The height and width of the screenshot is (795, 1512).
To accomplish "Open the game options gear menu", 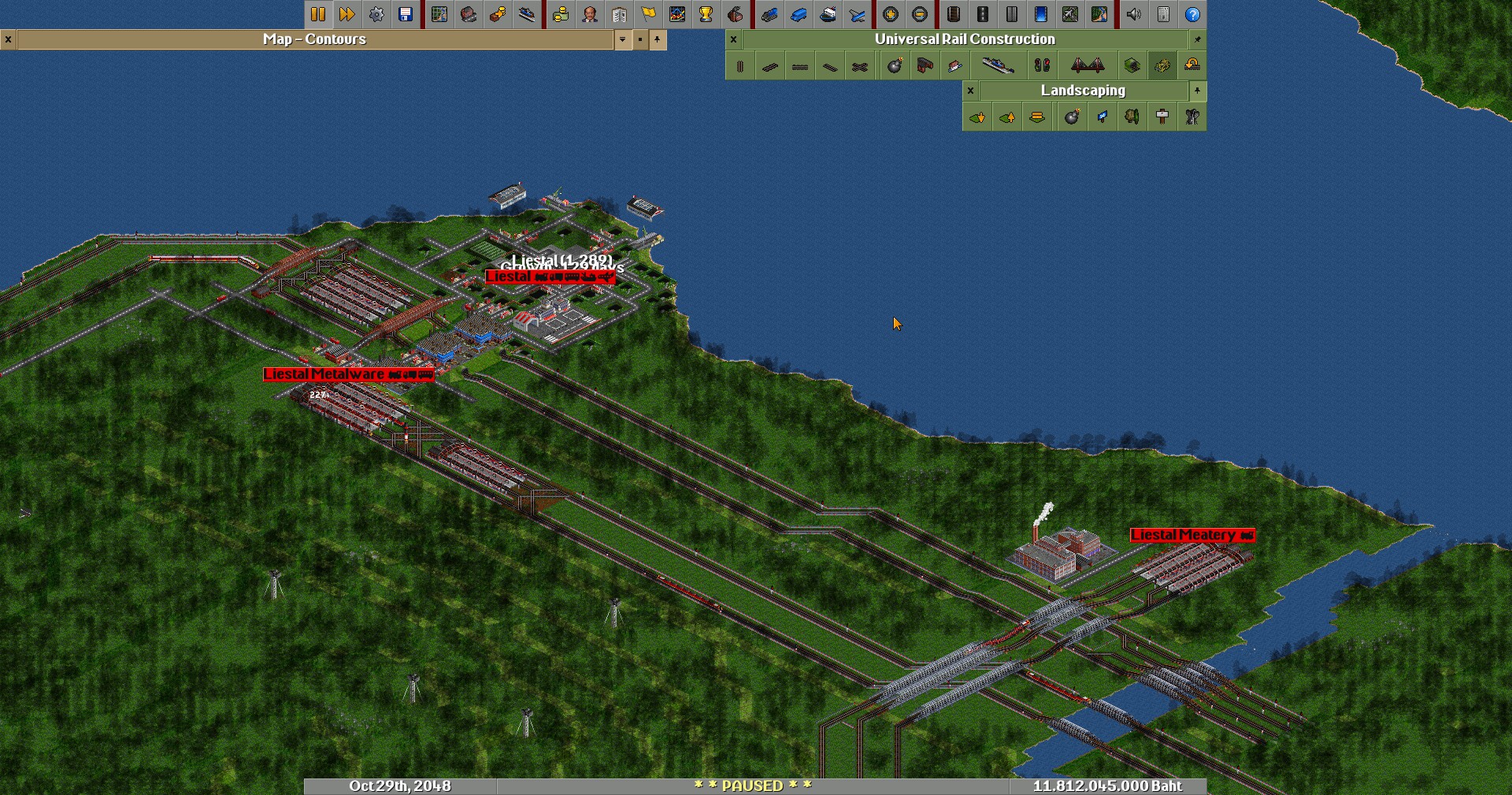I will point(376,14).
